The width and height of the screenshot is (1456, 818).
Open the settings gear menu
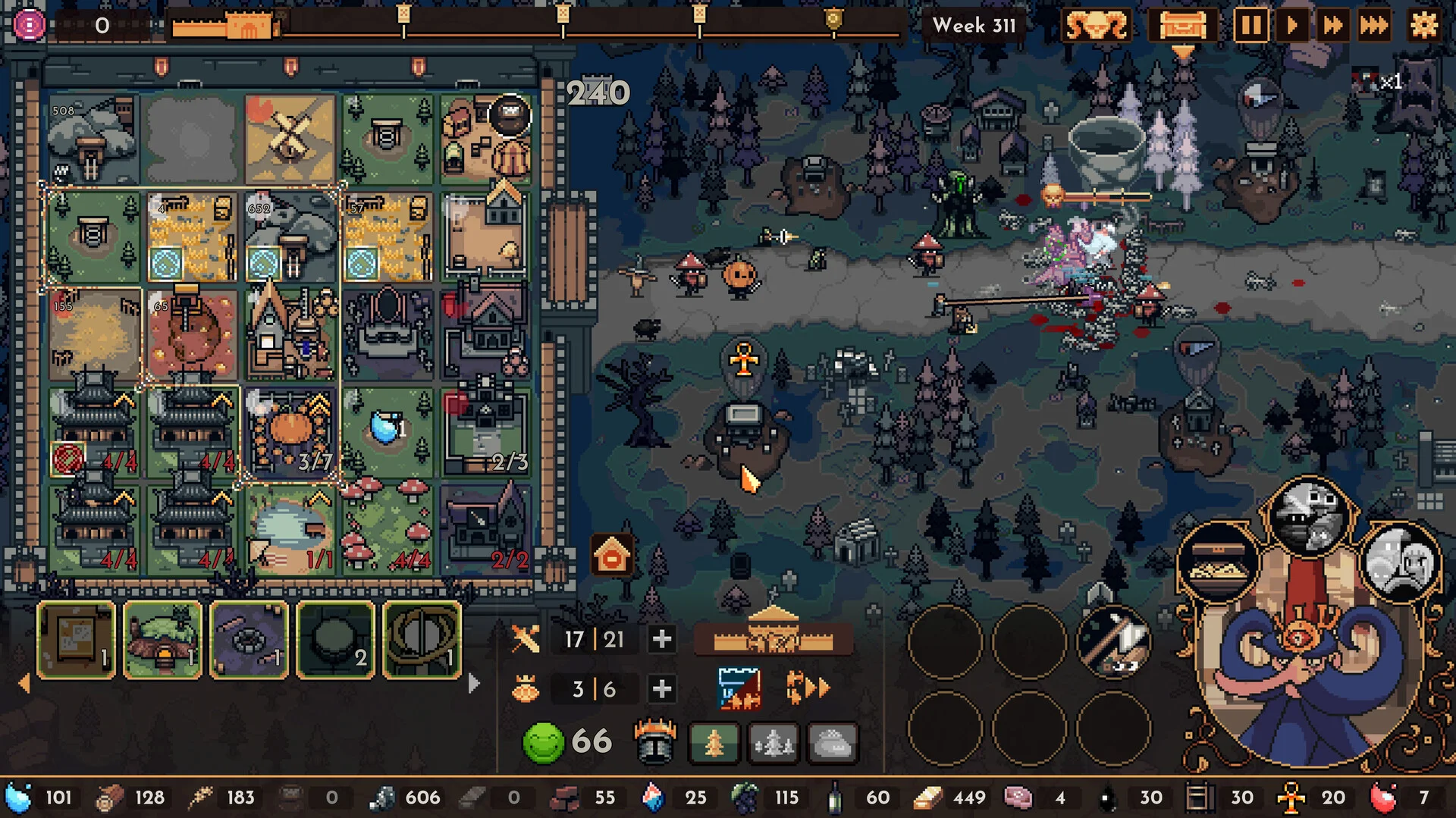click(x=1423, y=25)
